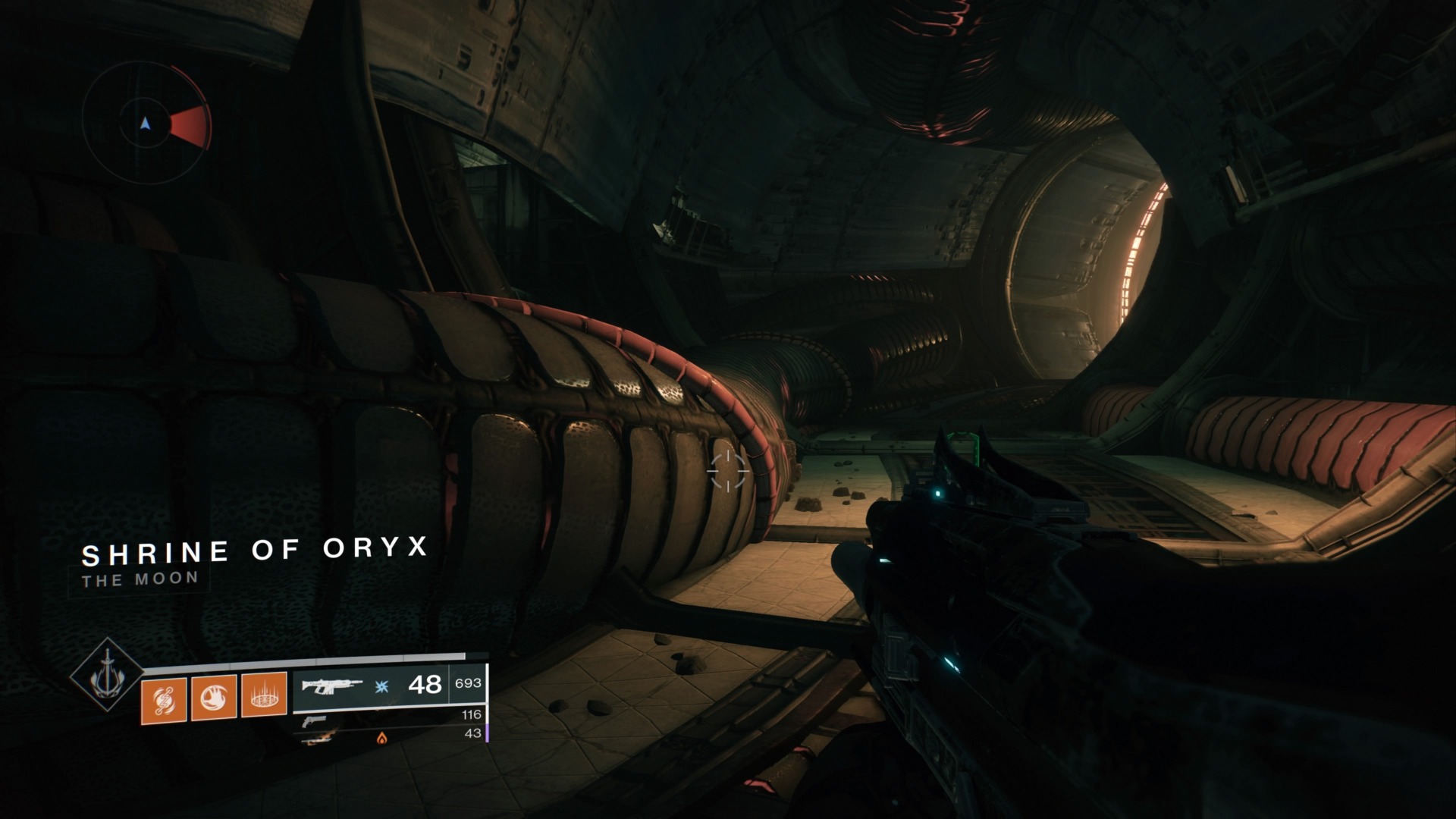Screen dimensions: 1456x819
Task: Select the equipped auto rifle weapon slot
Action: pos(332,686)
